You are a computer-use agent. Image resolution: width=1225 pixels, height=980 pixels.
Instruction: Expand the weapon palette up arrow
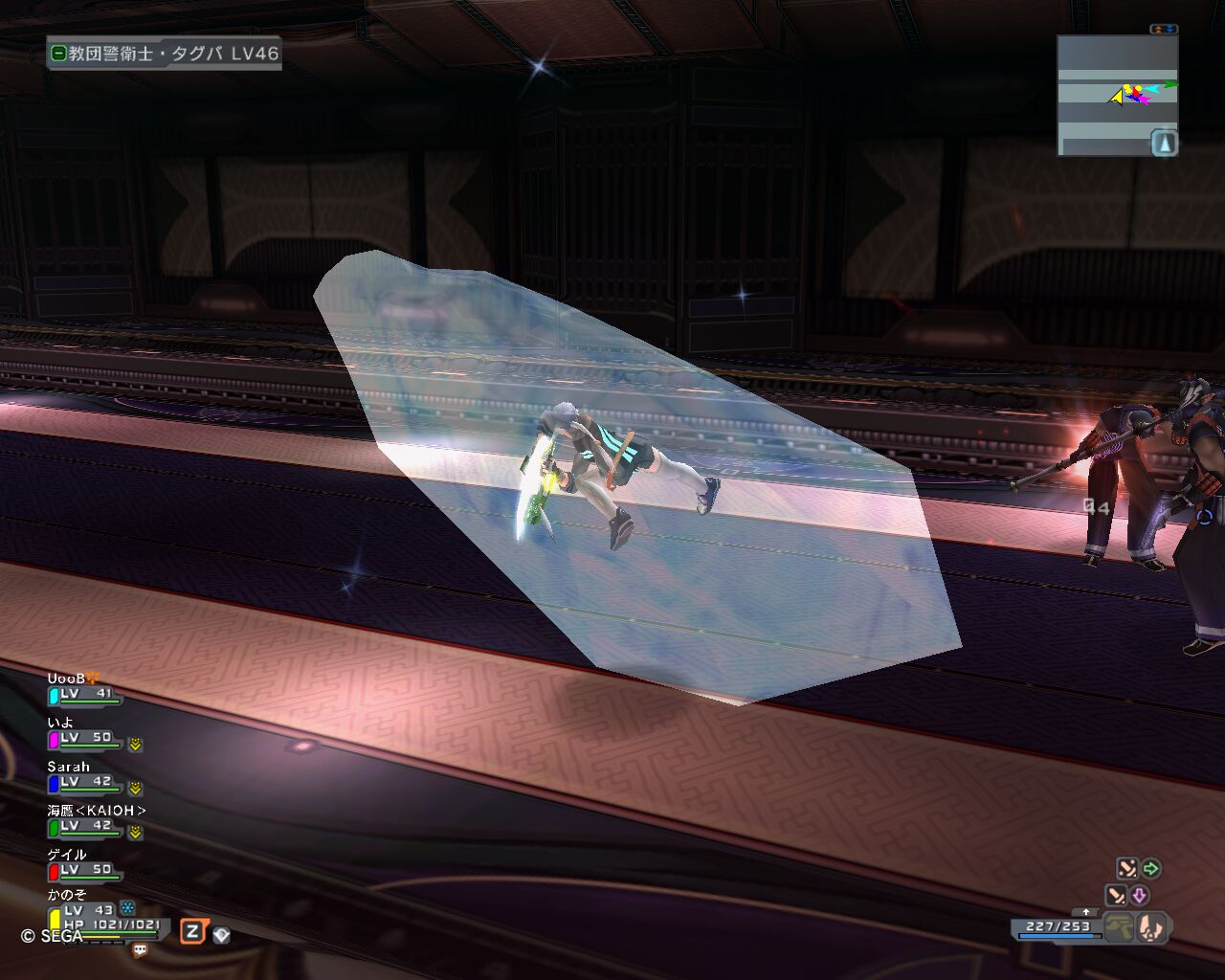tap(1084, 912)
